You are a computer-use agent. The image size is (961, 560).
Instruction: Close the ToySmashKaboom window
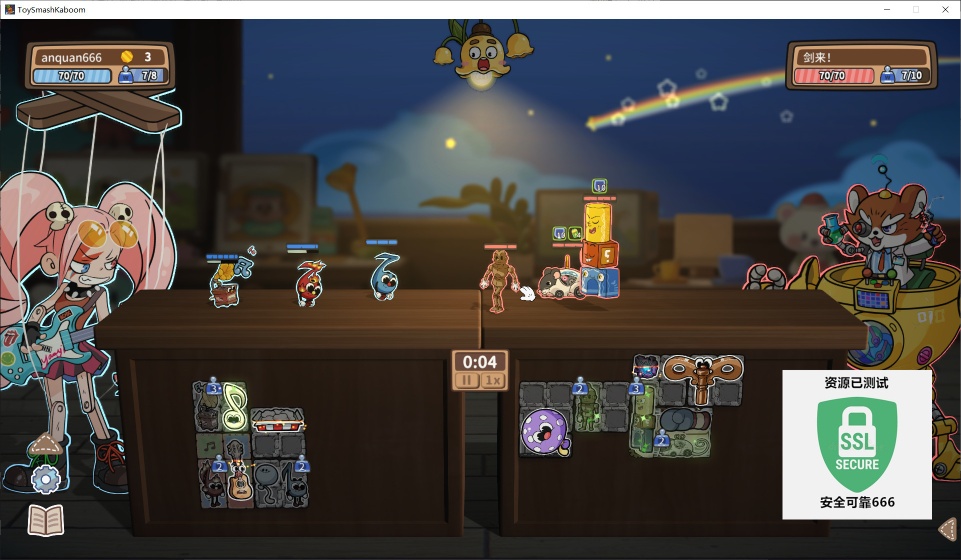point(943,9)
